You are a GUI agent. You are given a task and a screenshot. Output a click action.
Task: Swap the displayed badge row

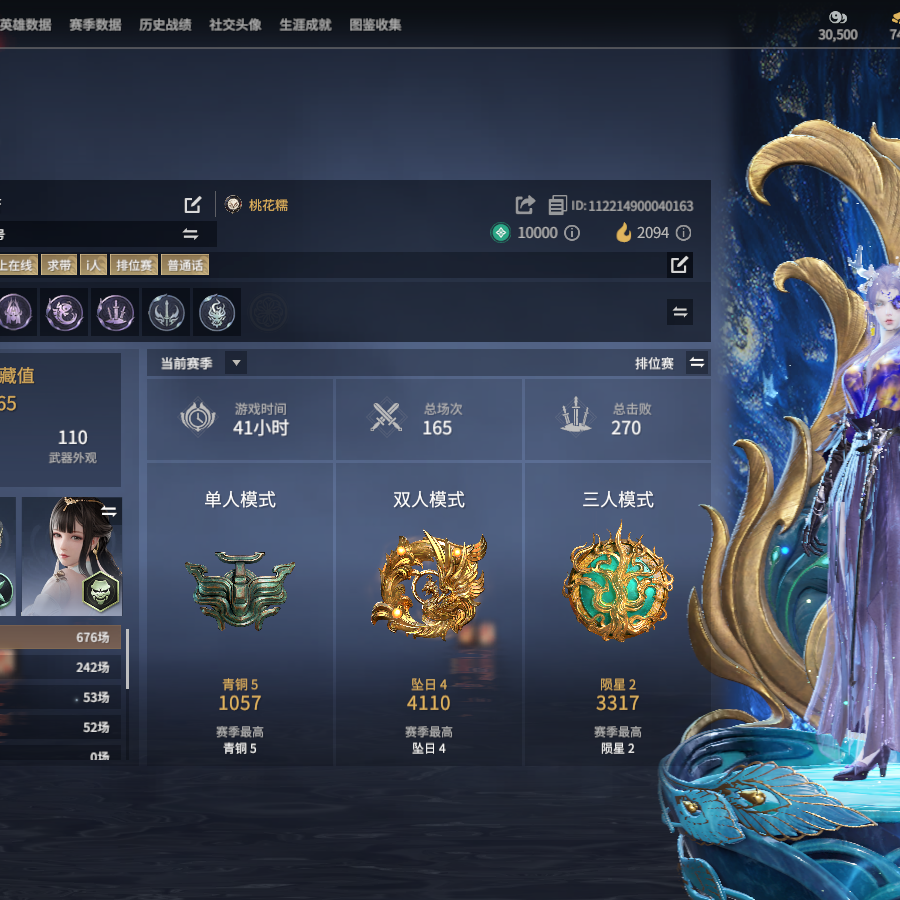pos(680,312)
